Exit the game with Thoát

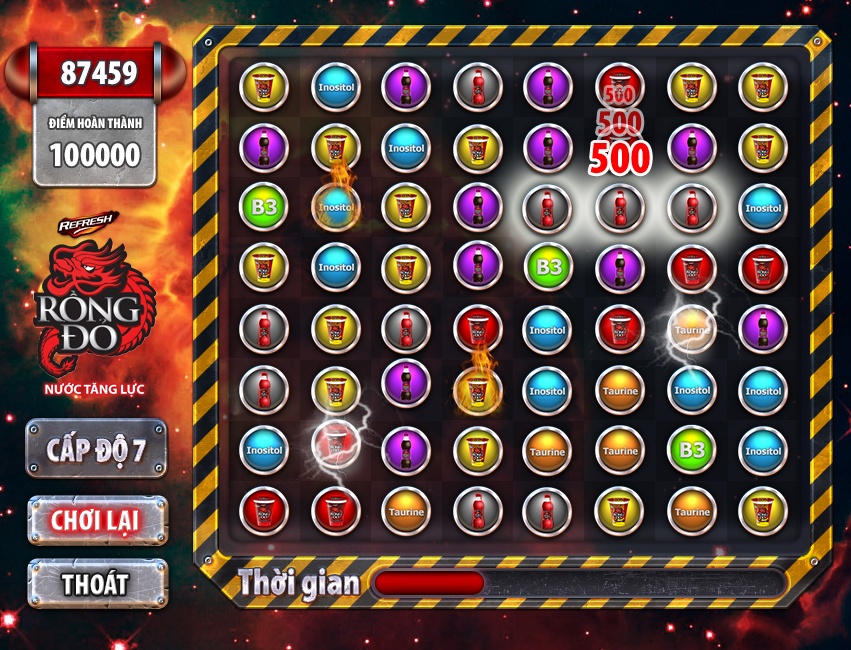coord(96,583)
